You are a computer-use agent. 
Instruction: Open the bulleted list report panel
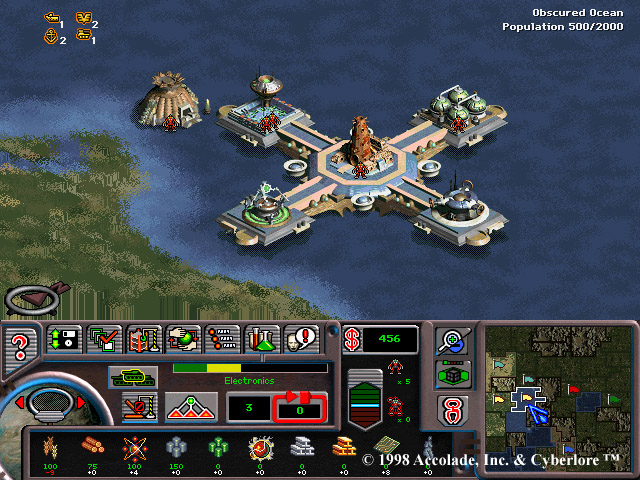222,340
